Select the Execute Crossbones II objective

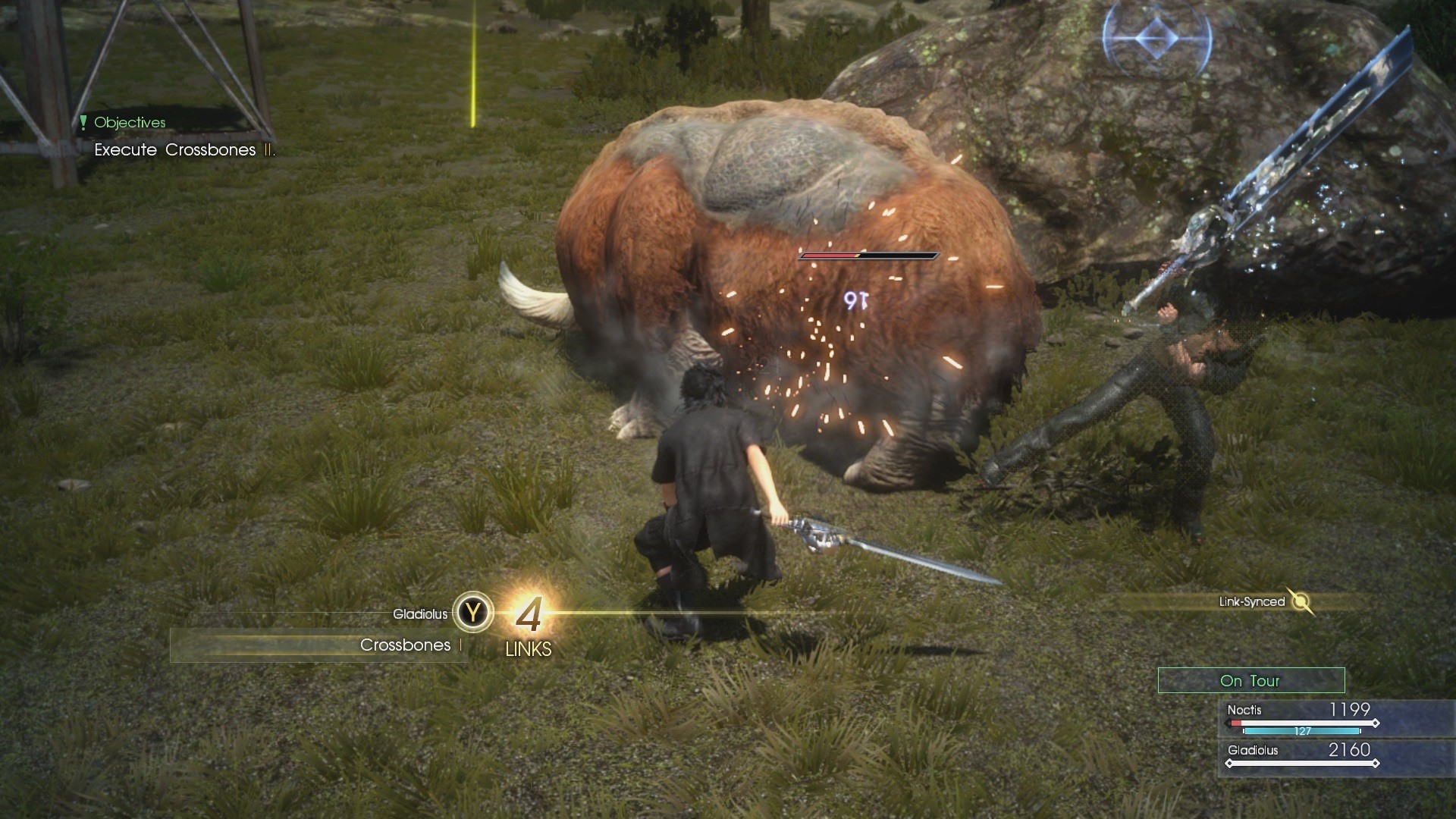coord(184,149)
